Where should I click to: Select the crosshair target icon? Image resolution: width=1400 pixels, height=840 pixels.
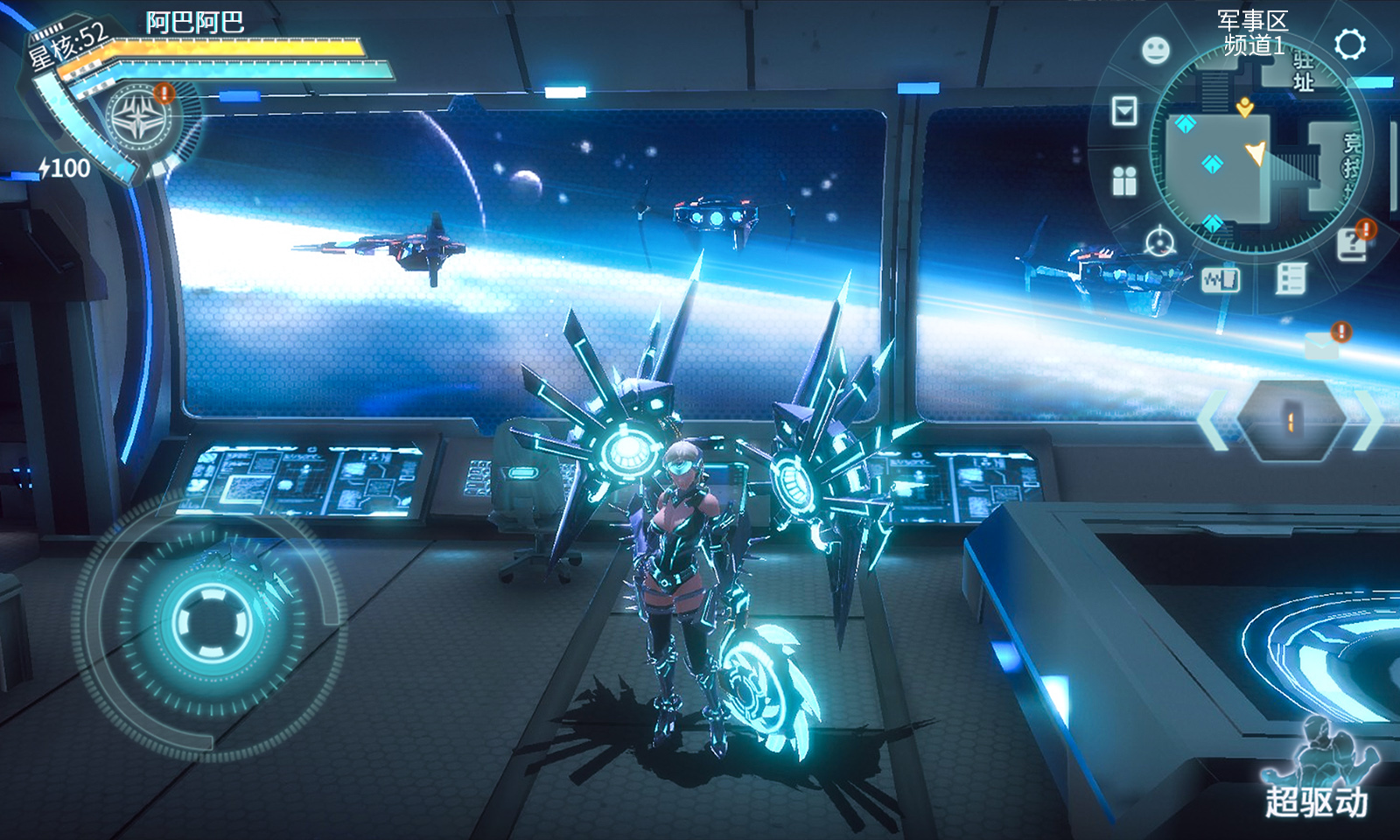[1160, 241]
